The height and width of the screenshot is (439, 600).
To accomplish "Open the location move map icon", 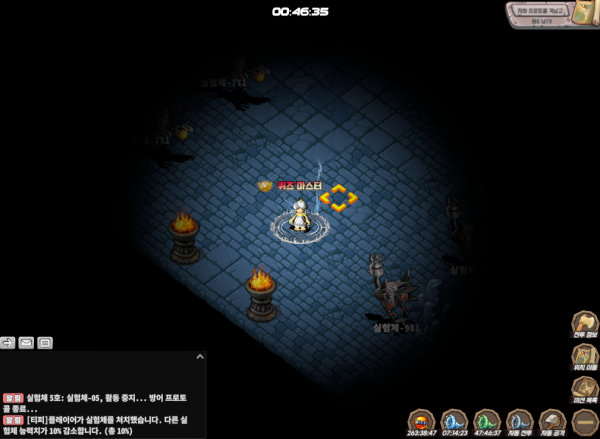I will 584,358.
